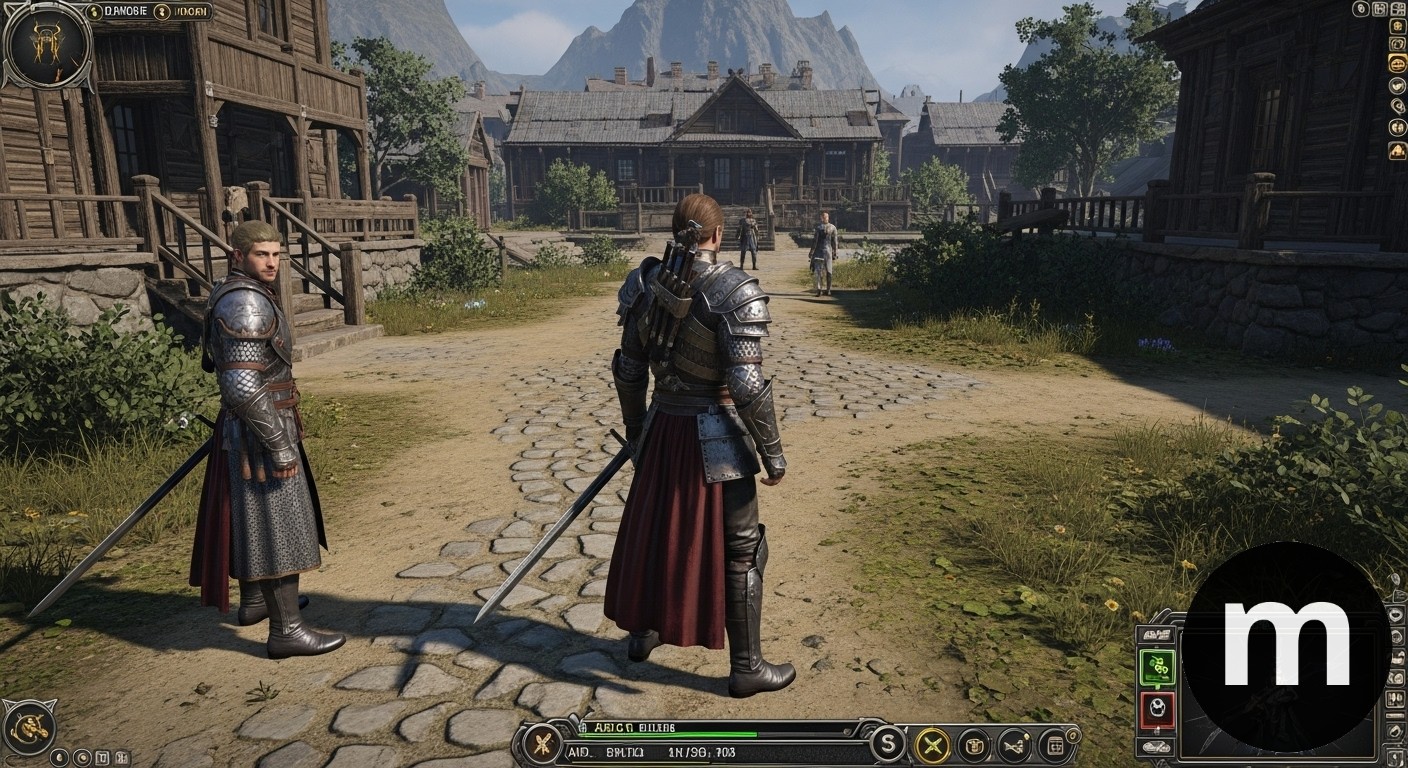
Task: Open the calendar-like icon on action bar
Action: [x=1054, y=744]
